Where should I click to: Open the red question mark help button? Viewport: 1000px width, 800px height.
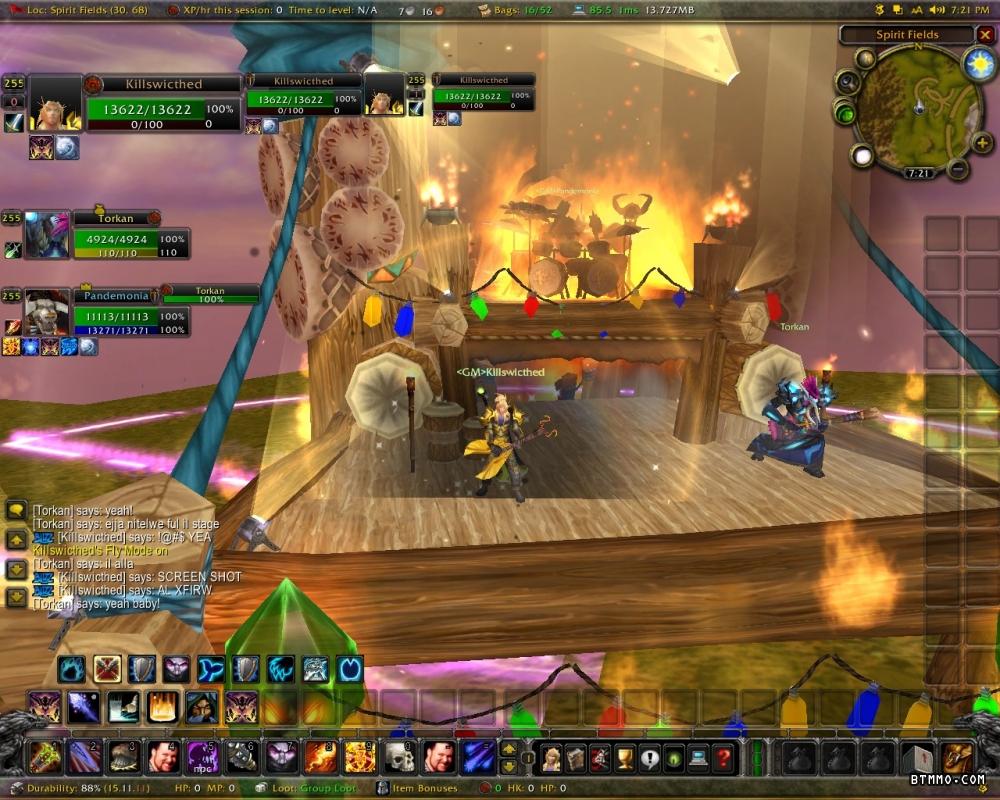pyautogui.click(x=724, y=757)
